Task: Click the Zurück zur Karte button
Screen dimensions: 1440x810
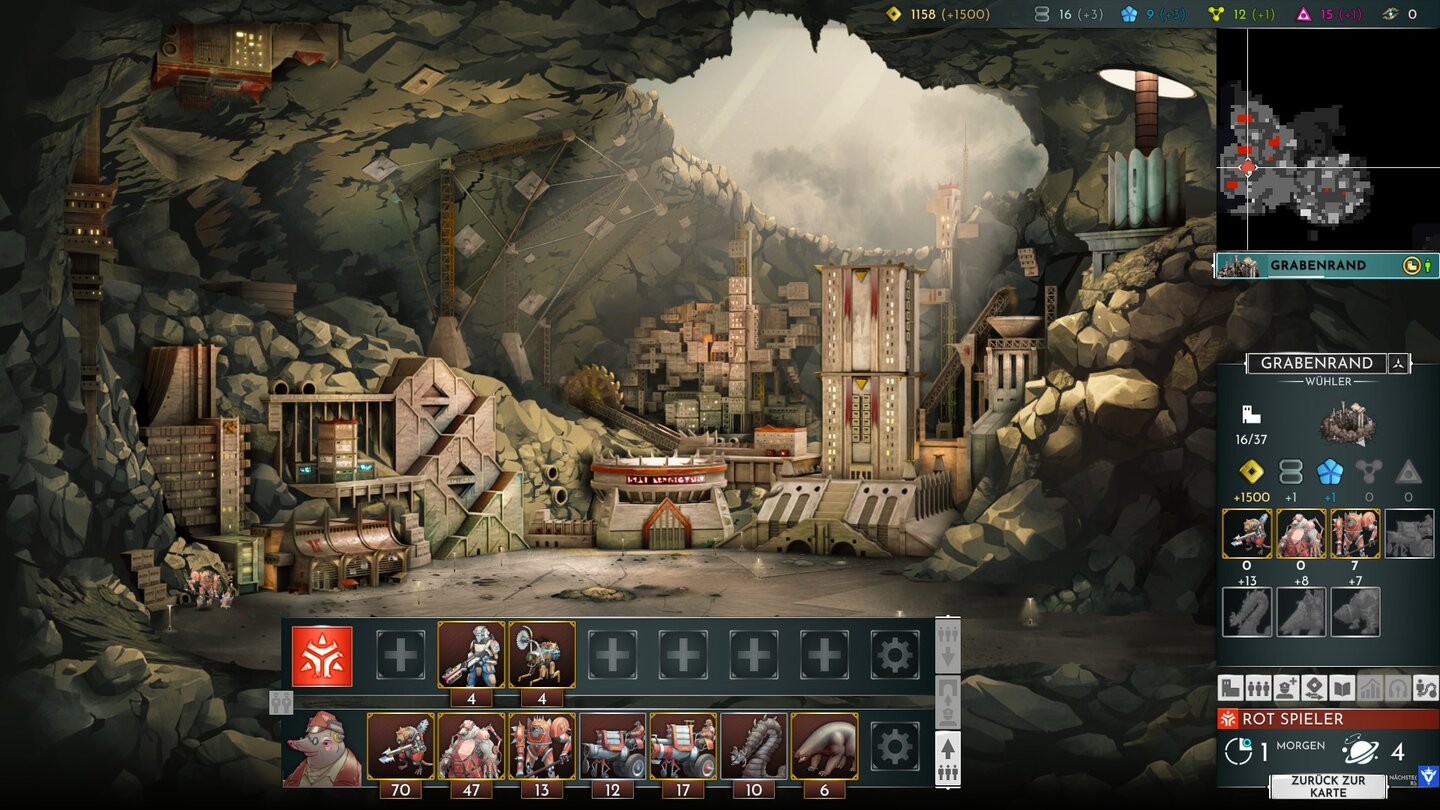Action: [x=1328, y=786]
